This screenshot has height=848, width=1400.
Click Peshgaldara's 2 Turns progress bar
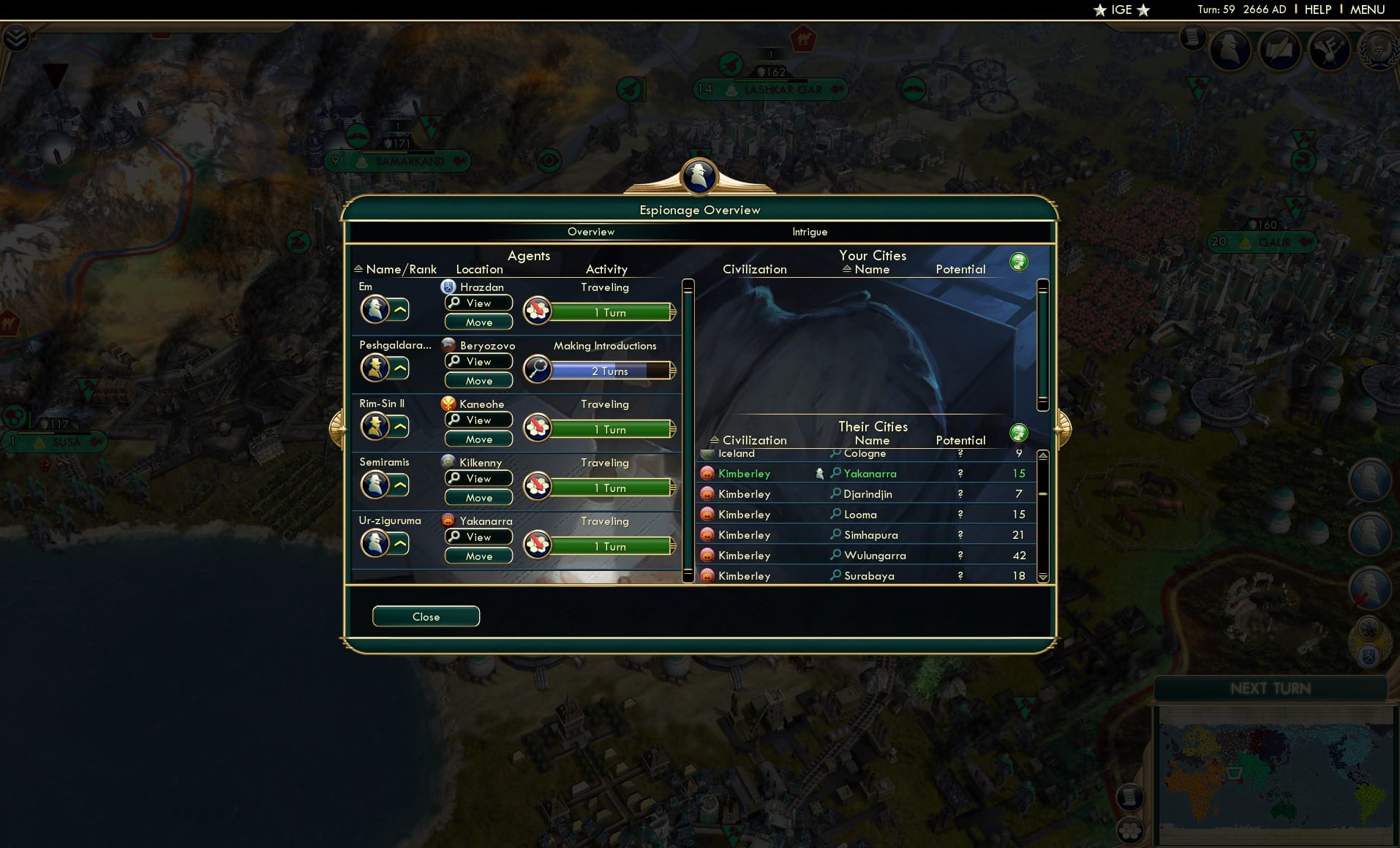610,371
